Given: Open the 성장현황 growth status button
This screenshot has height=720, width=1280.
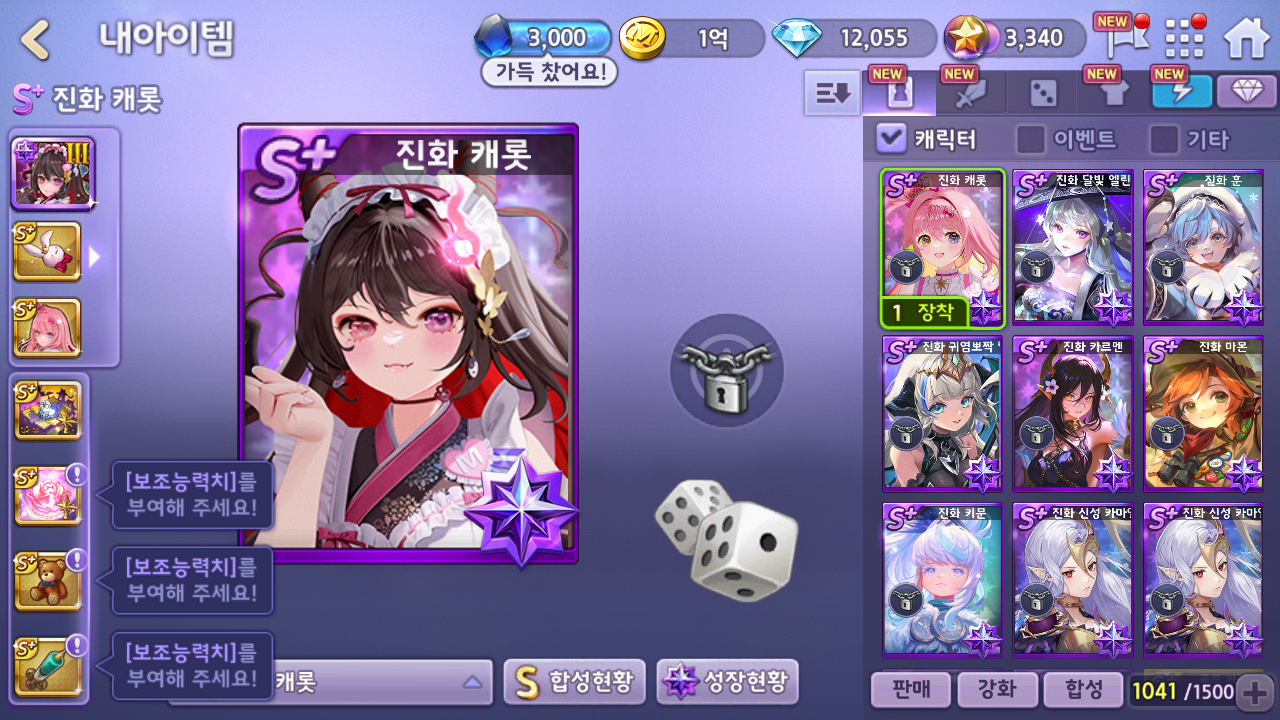Looking at the screenshot, I should tap(727, 682).
